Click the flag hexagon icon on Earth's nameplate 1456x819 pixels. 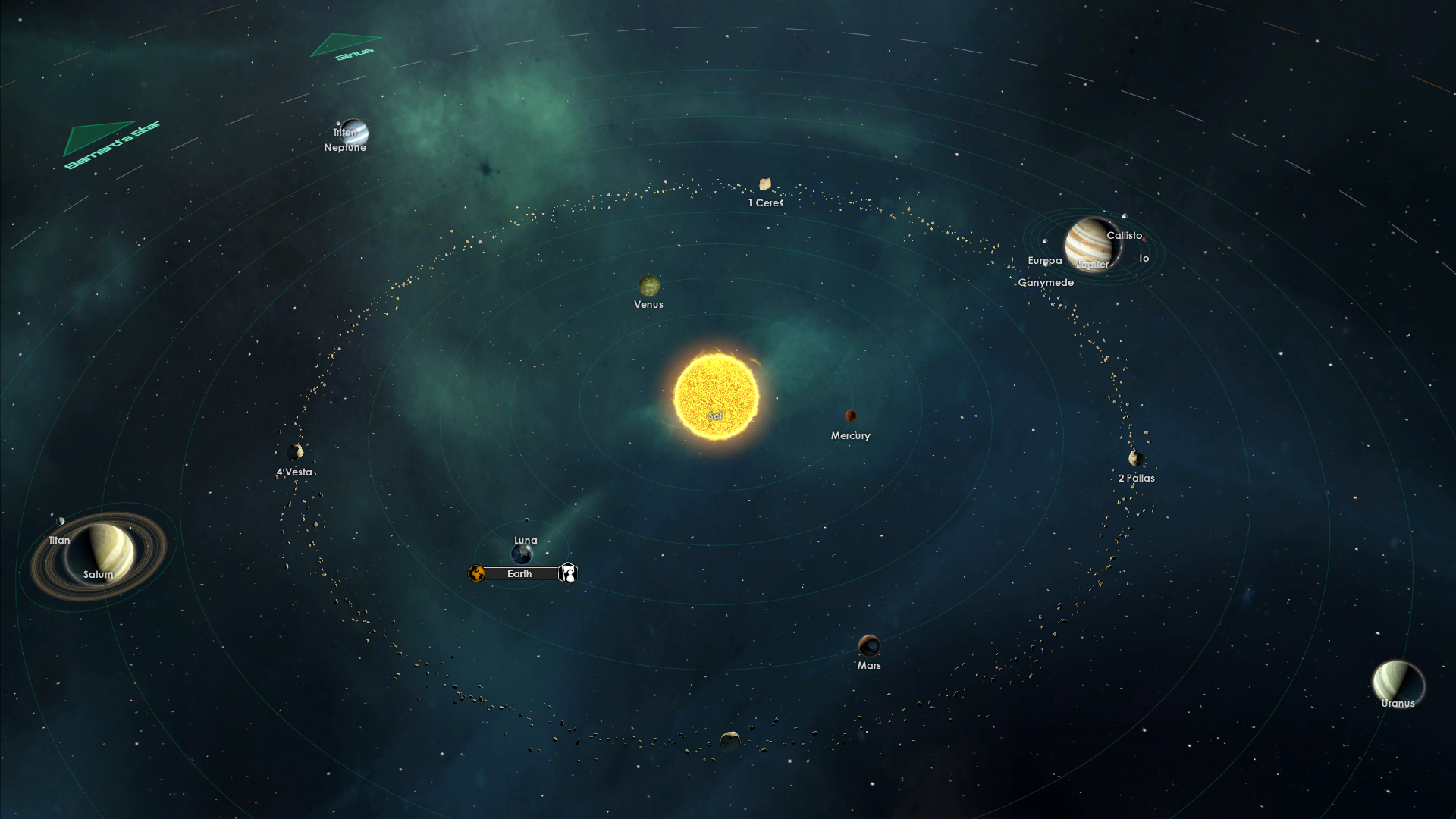pyautogui.click(x=568, y=573)
